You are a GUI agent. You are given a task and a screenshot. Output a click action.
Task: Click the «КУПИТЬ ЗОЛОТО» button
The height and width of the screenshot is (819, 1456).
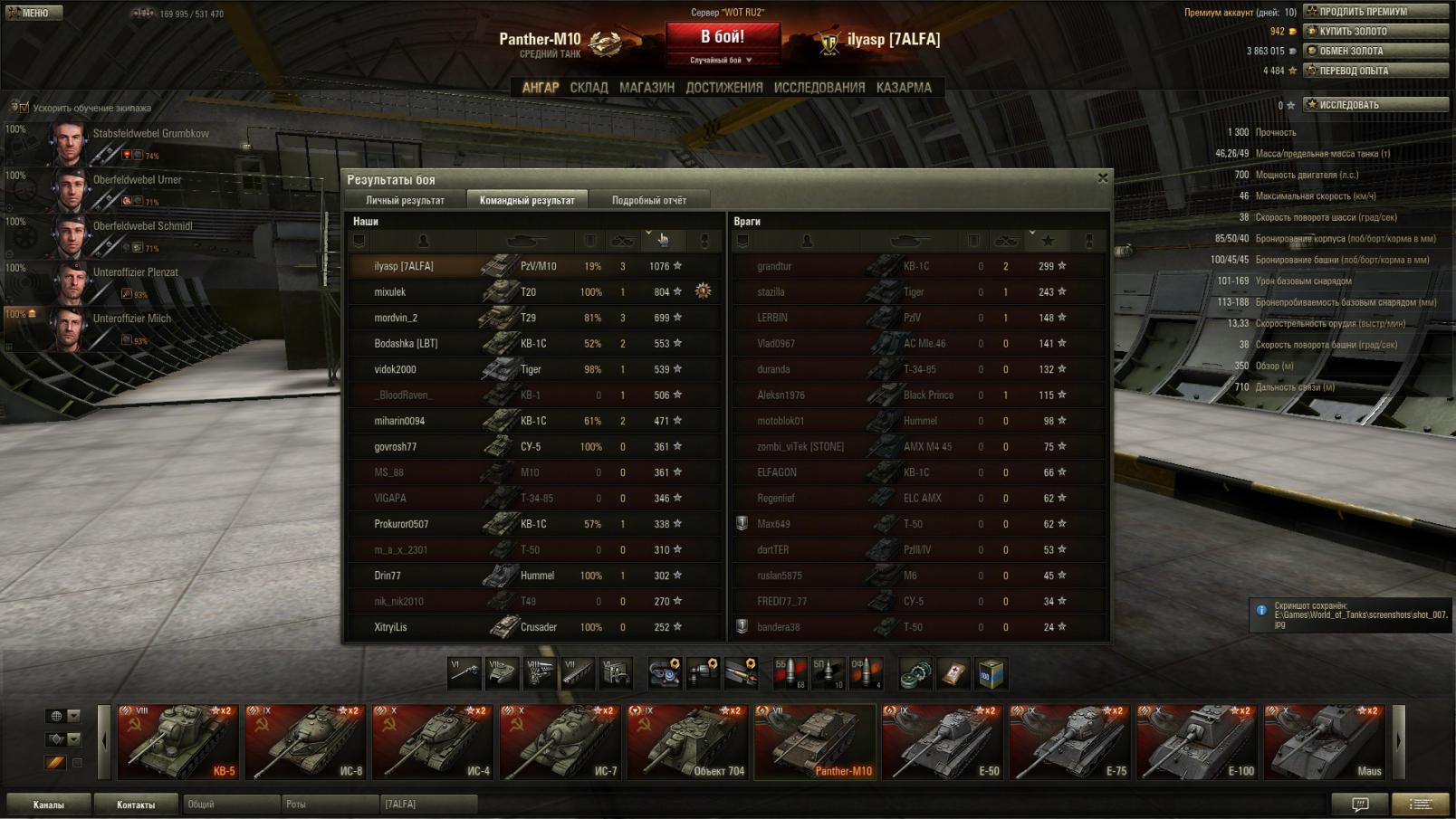(x=1375, y=32)
